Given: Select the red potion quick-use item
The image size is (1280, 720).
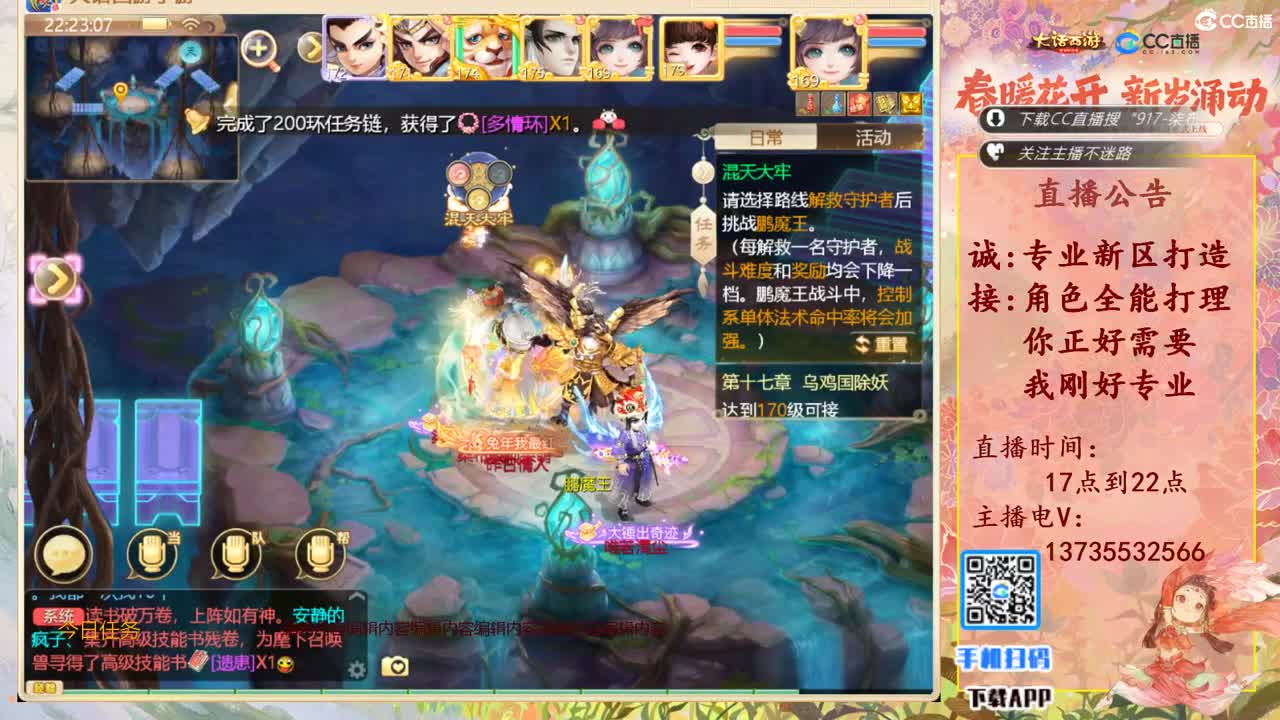Looking at the screenshot, I should (x=810, y=103).
